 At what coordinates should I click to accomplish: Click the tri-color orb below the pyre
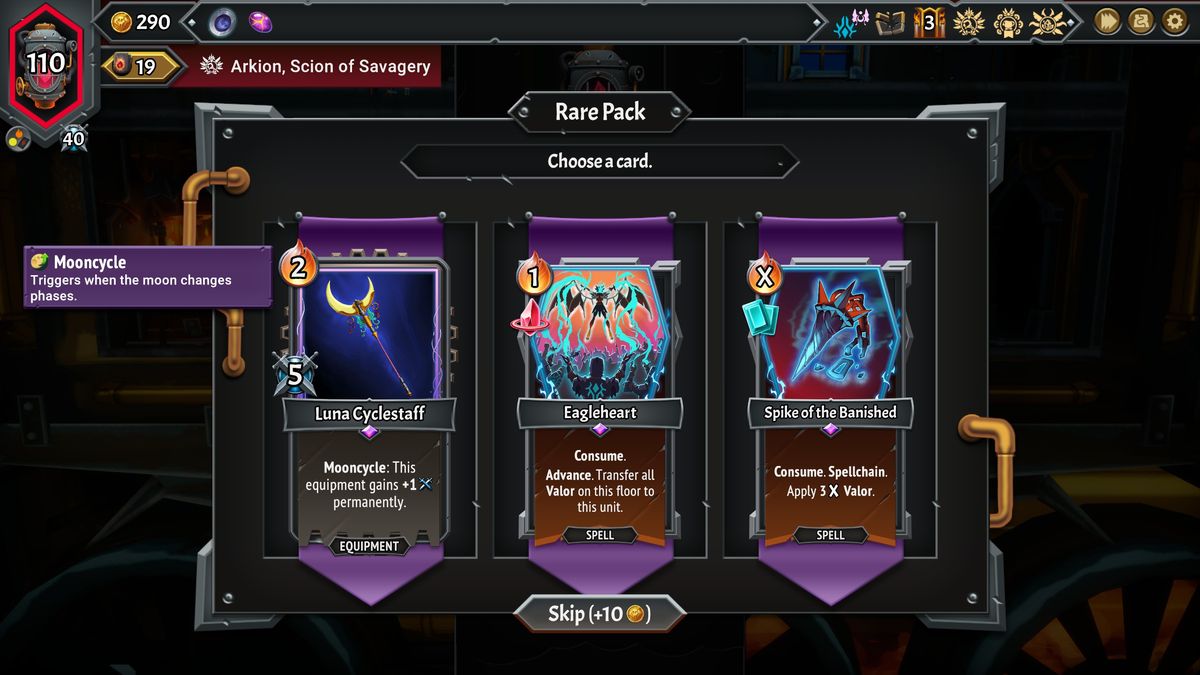[18, 138]
